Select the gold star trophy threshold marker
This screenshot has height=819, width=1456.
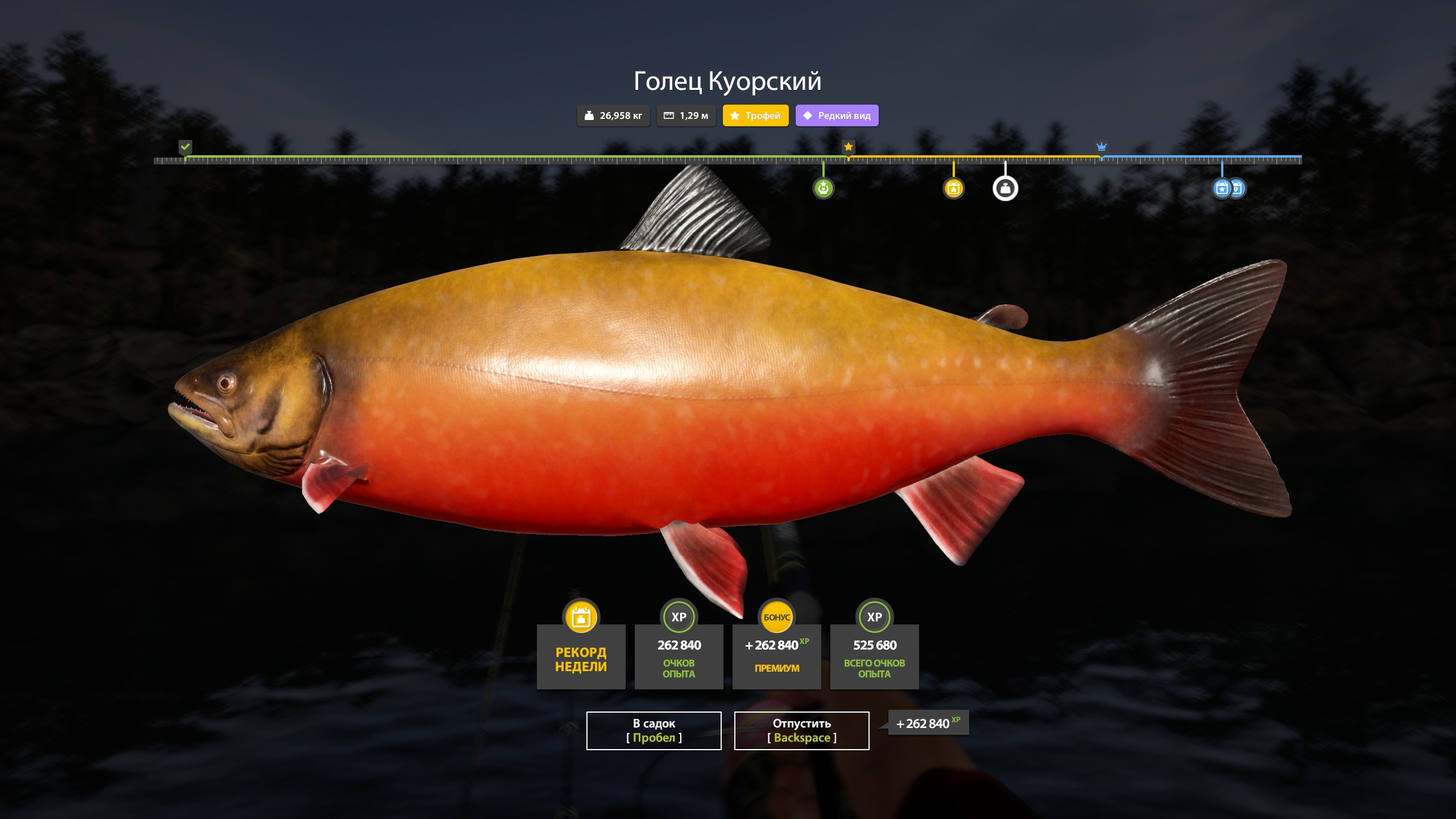(x=848, y=147)
